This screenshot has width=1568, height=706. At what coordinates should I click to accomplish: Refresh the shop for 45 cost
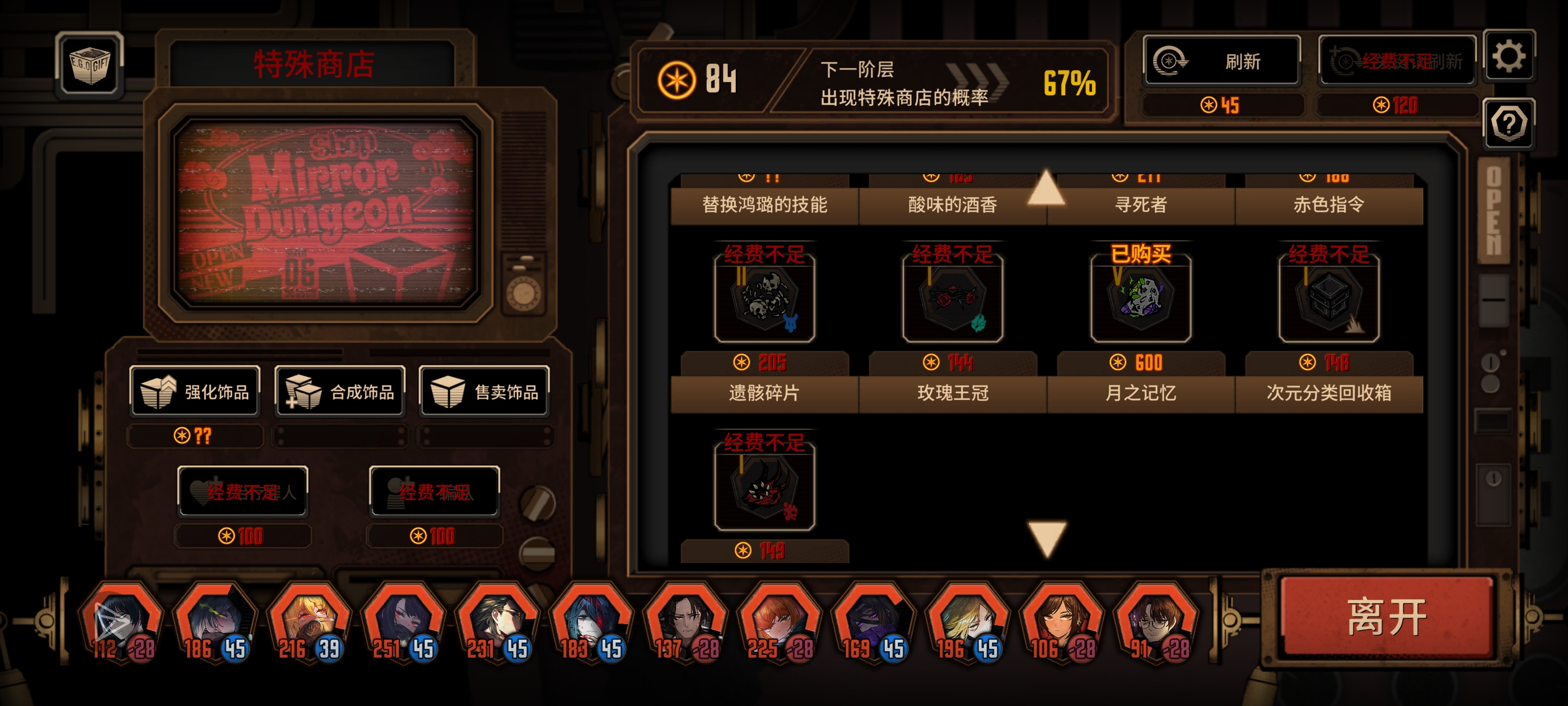click(1221, 61)
